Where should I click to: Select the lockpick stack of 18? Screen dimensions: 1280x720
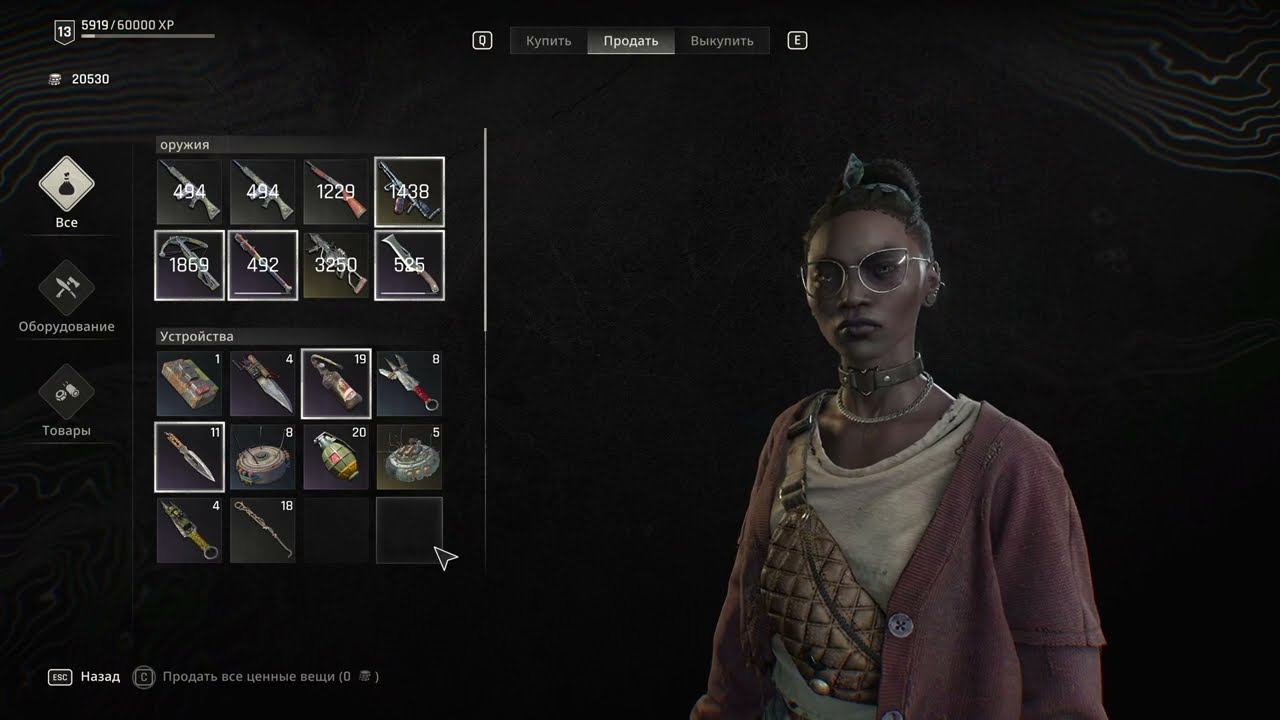click(263, 530)
